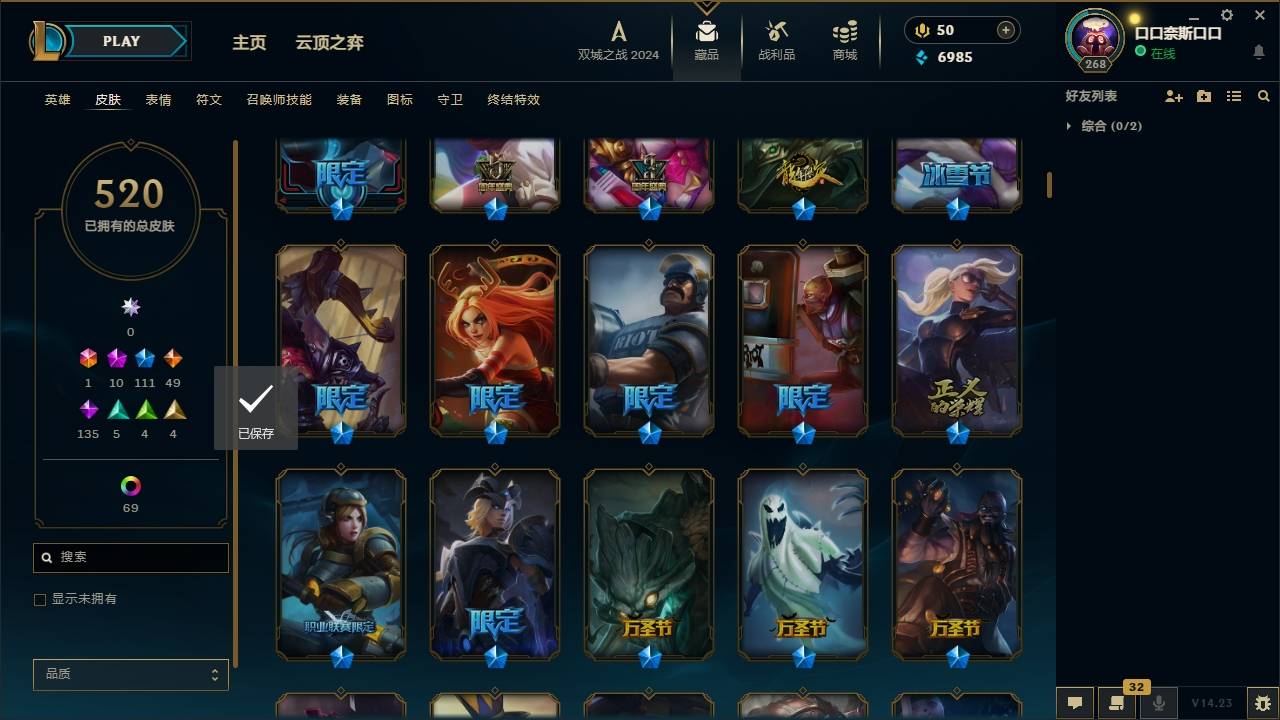Image resolution: width=1280 pixels, height=720 pixels.
Task: Click the 搜索 search input field
Action: tap(130, 557)
